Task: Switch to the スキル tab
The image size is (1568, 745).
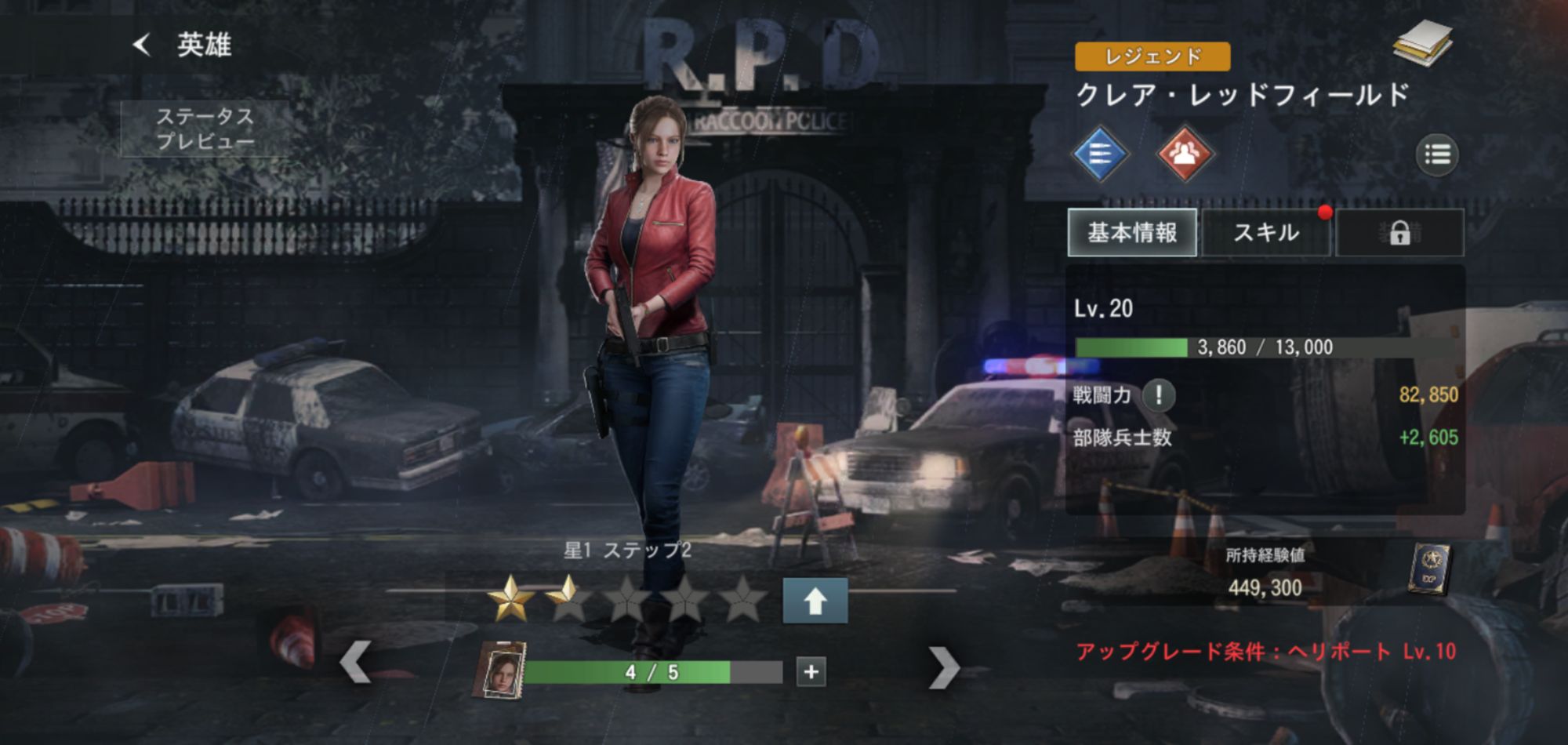Action: point(1265,233)
